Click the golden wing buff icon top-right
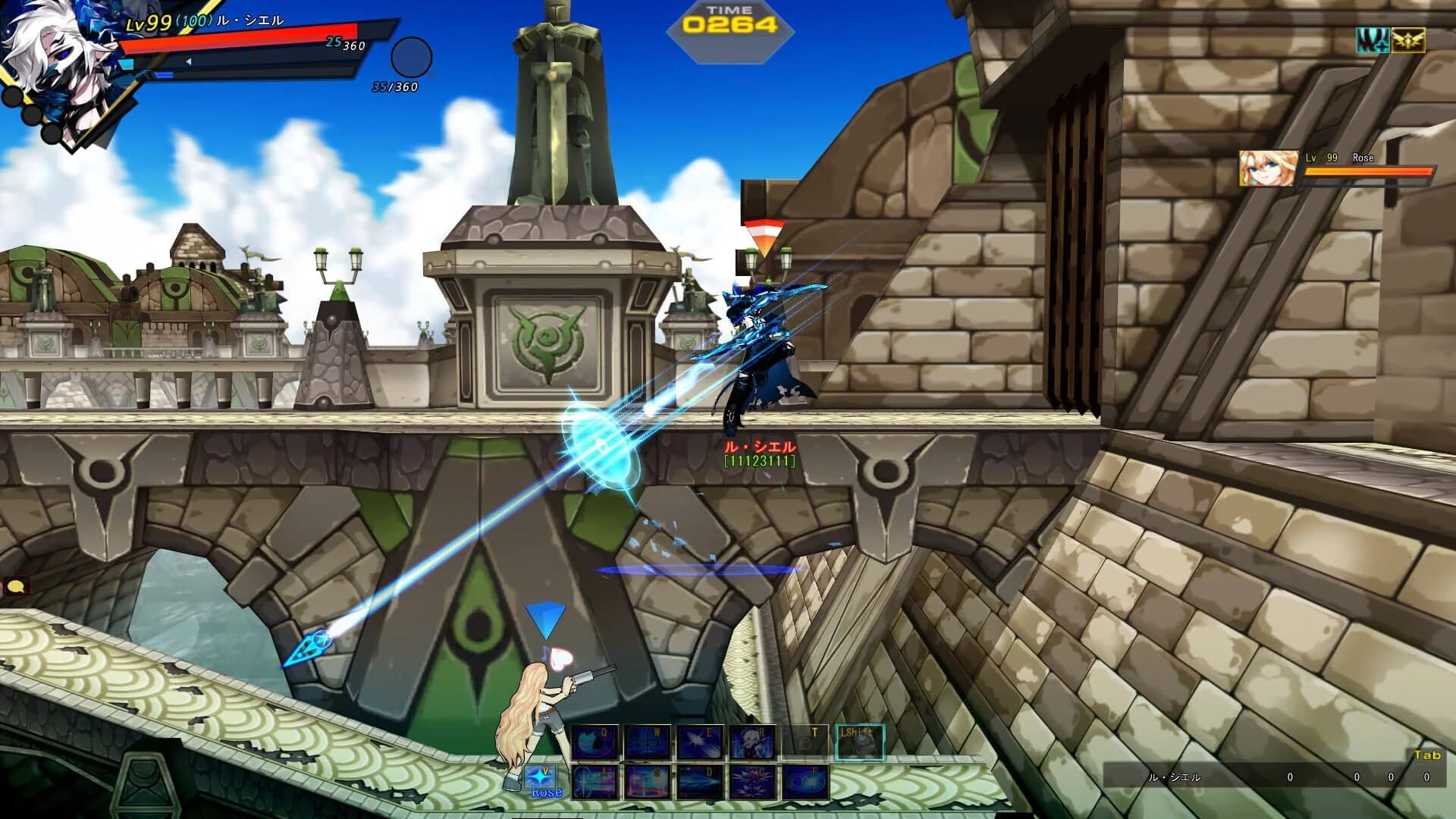1456x819 pixels. [1408, 40]
